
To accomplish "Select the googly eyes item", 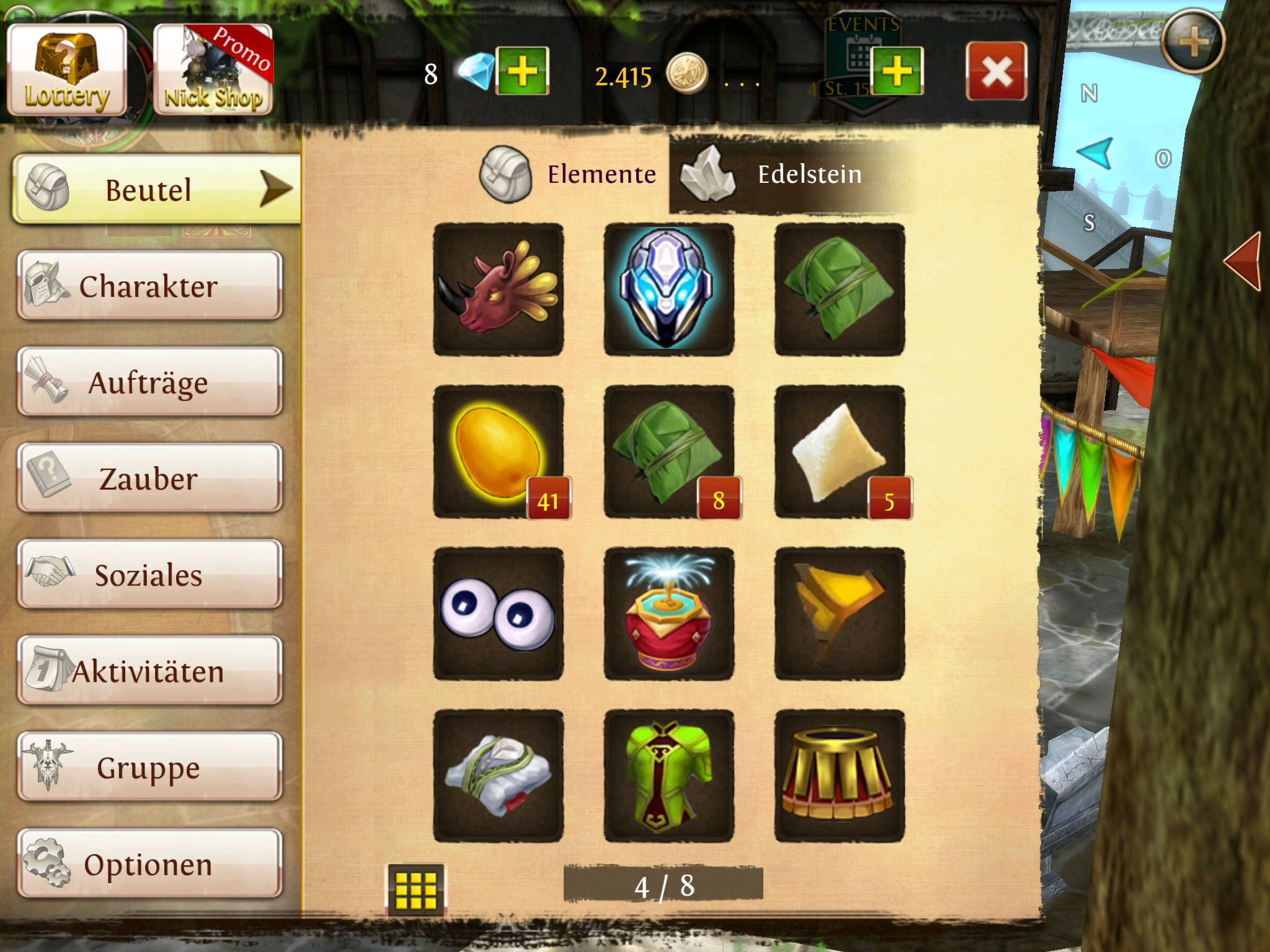I will pos(499,614).
